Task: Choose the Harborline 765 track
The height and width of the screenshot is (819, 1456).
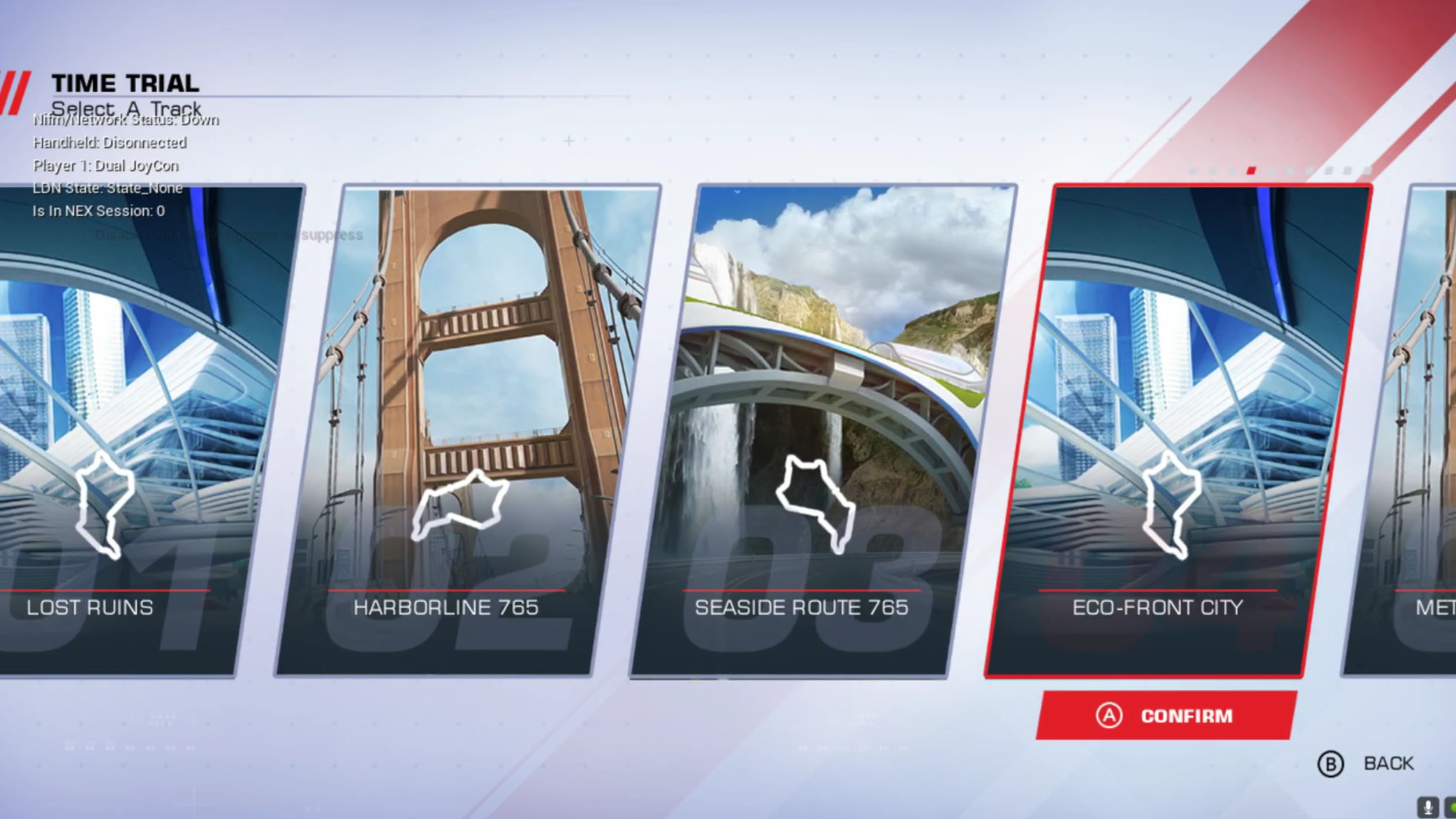Action: (469, 429)
